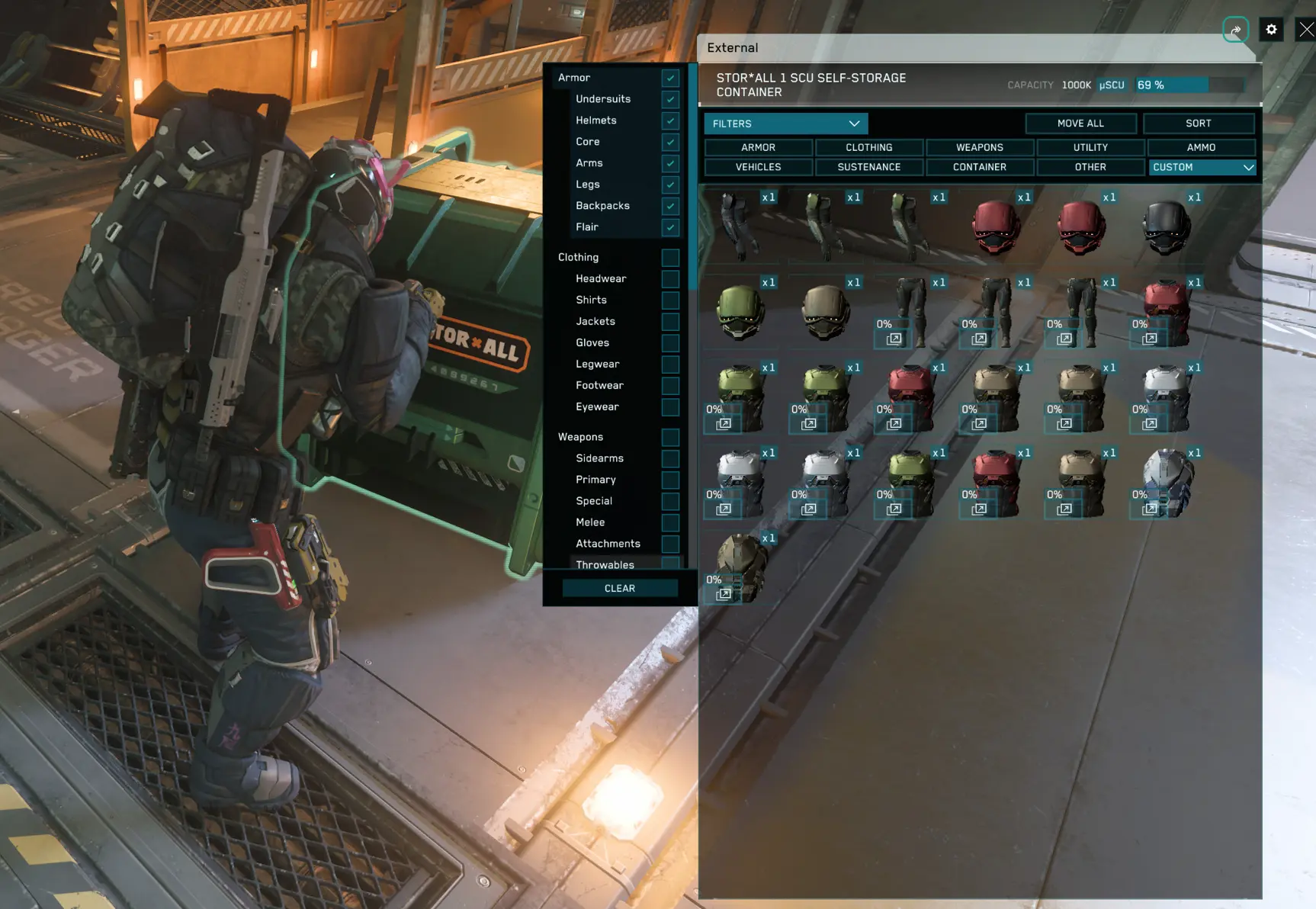Close the inventory window
The width and height of the screenshot is (1316, 909).
click(x=1306, y=30)
